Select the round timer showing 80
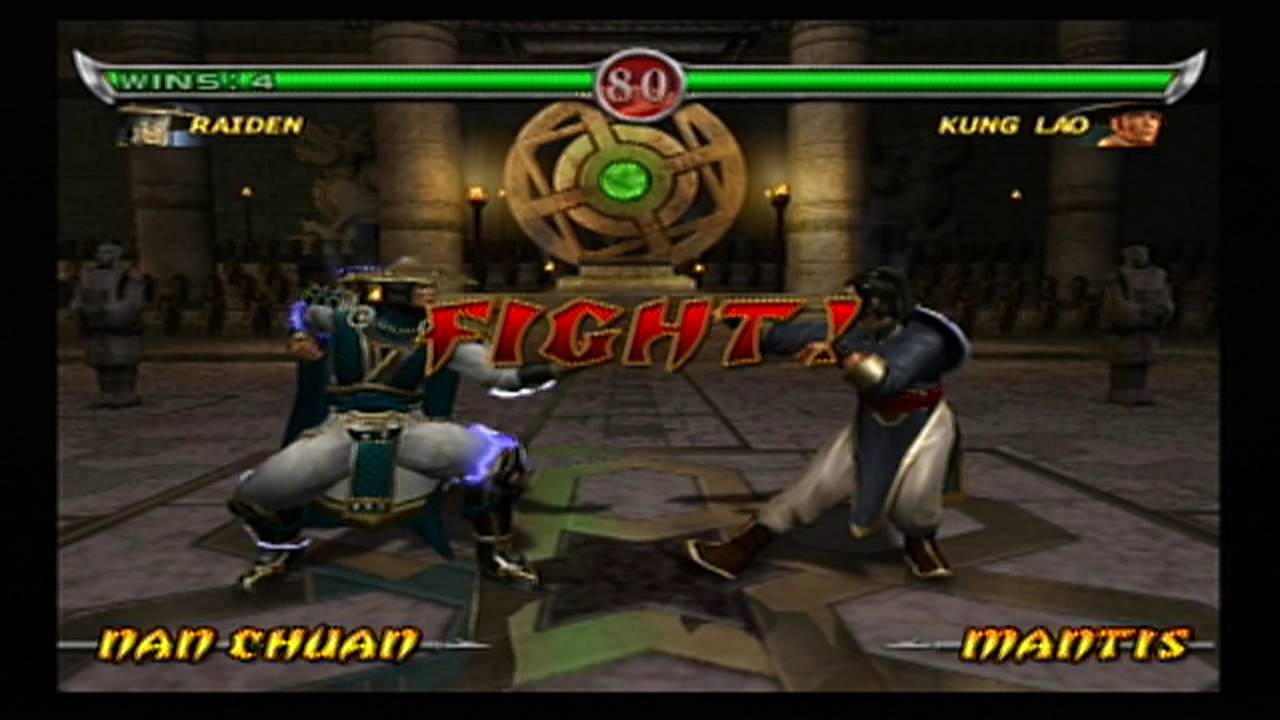 point(640,84)
